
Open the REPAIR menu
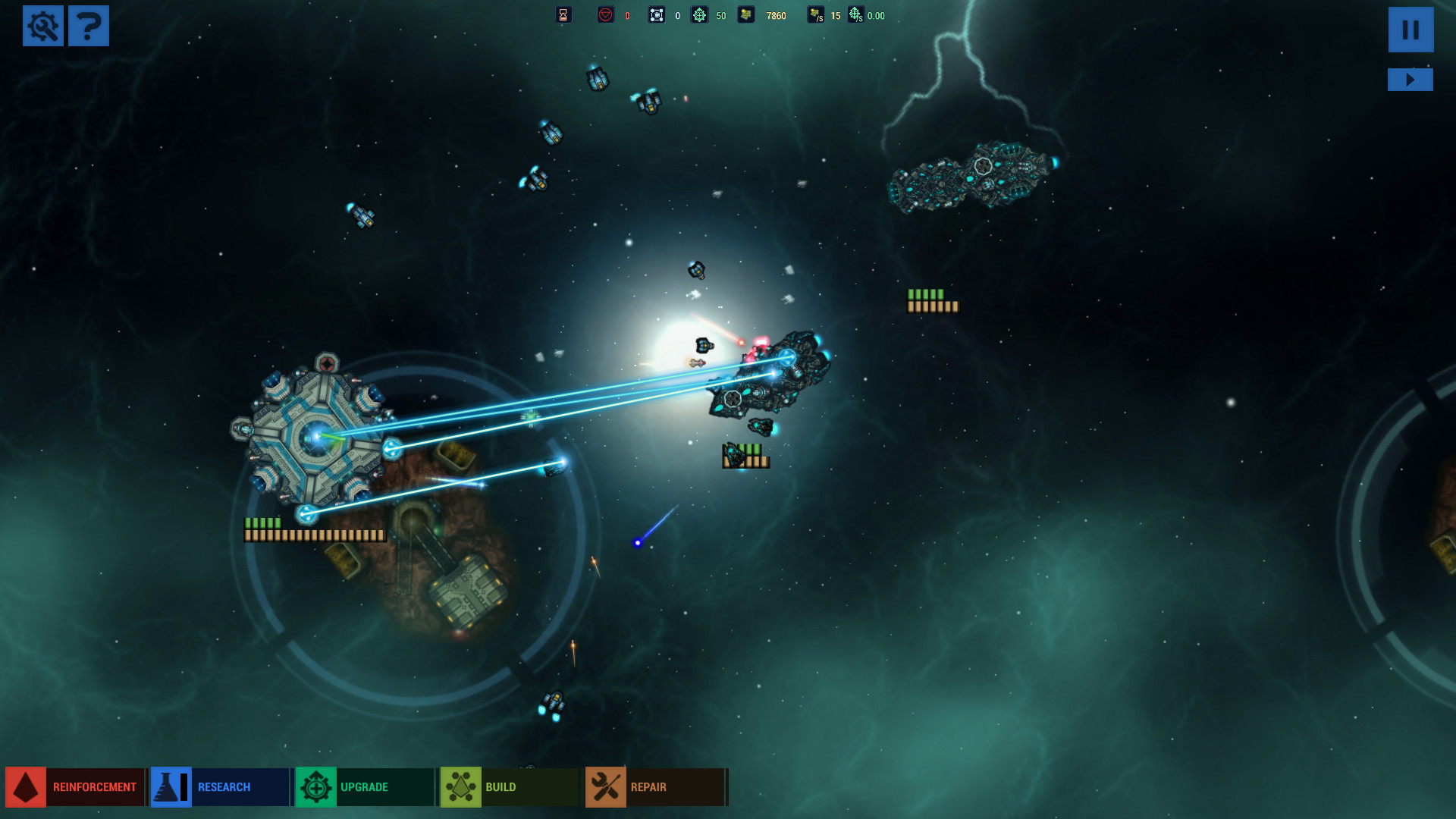pyautogui.click(x=648, y=786)
